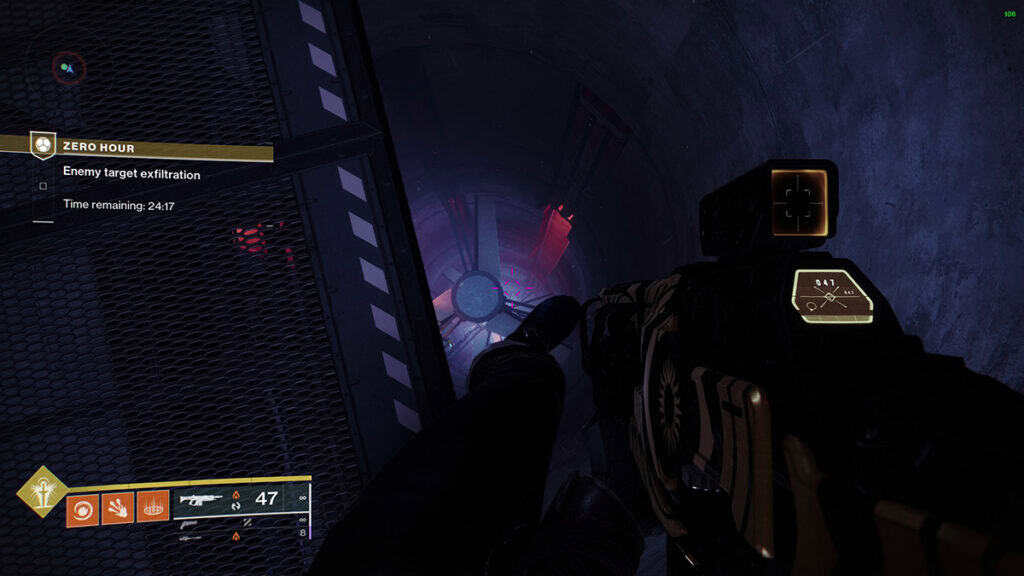Select the Zero Hour shield emblem icon

coord(42,146)
